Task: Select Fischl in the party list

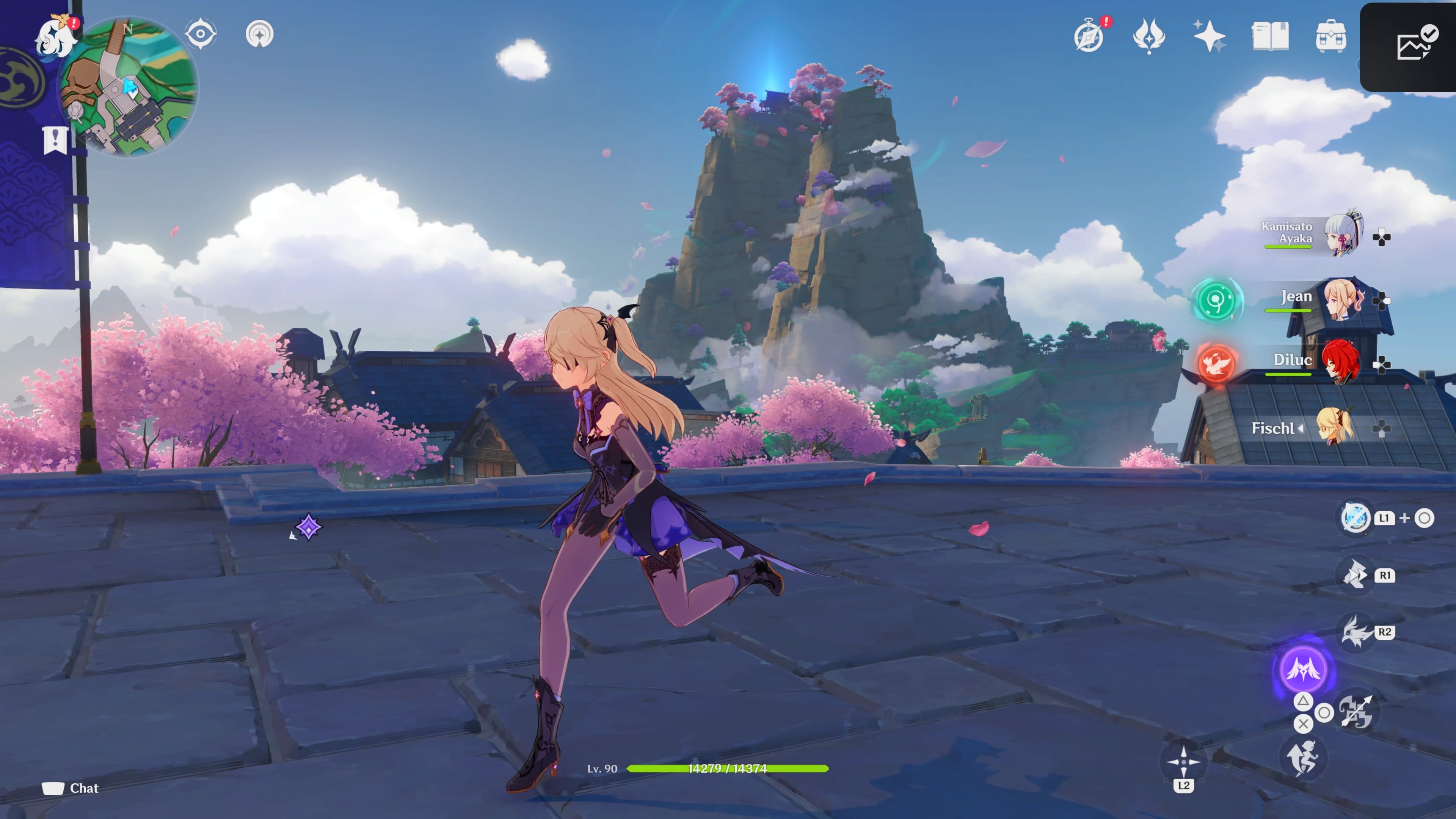Action: 1335,427
